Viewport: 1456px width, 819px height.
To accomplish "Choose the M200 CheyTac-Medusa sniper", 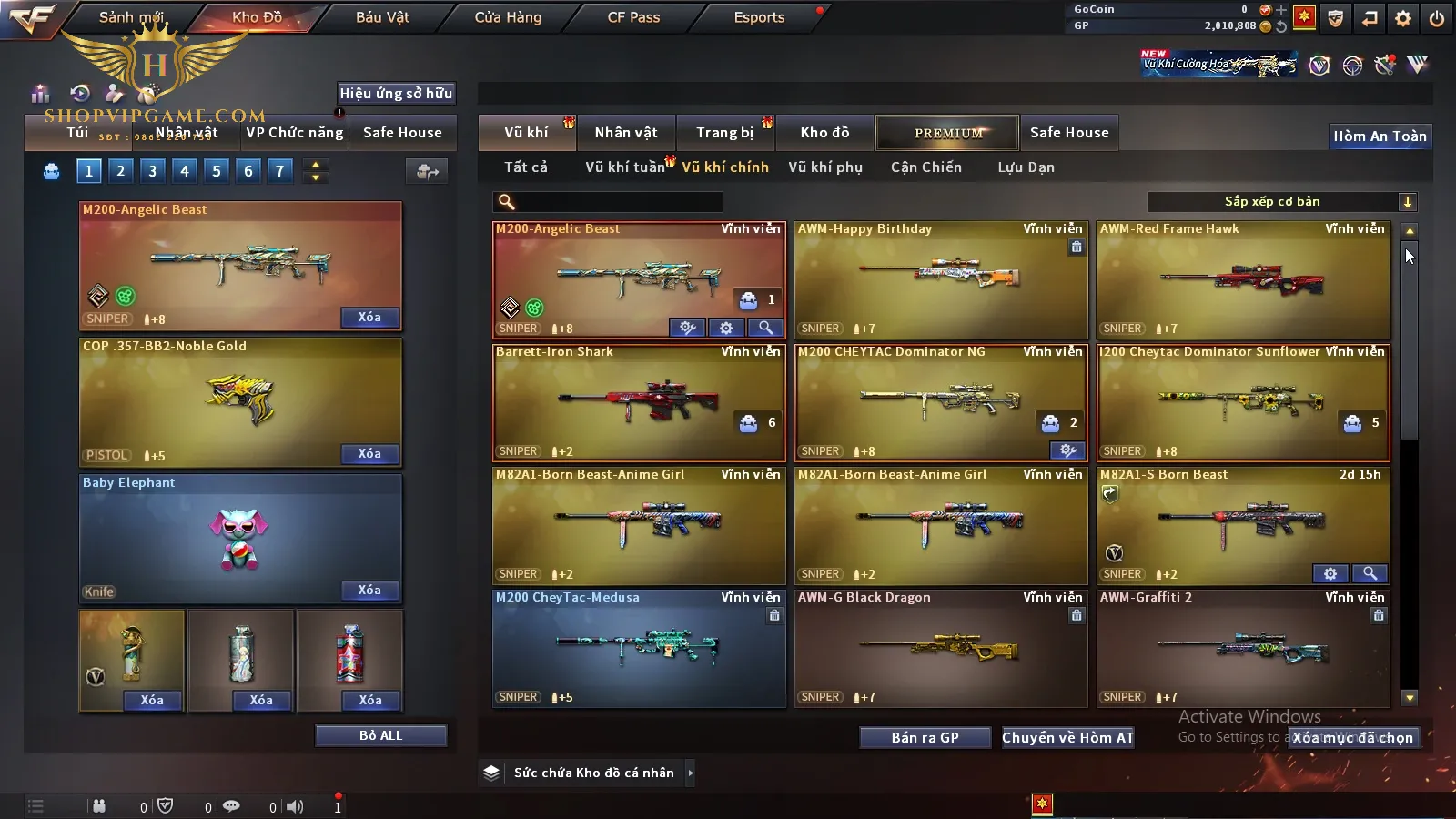I will coord(639,649).
